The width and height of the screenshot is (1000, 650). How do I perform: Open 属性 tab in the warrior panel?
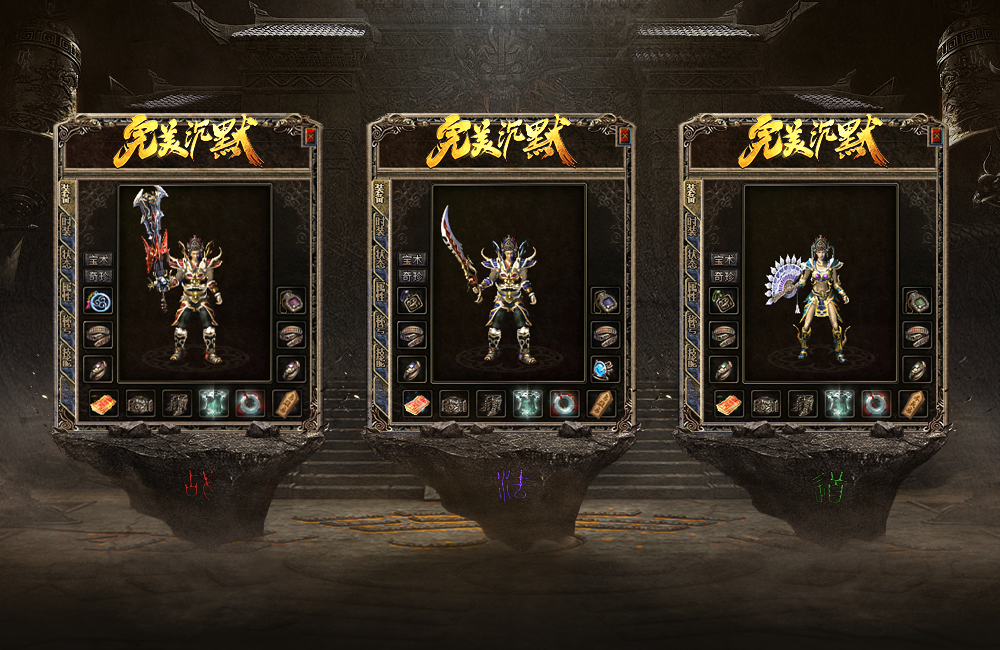(68, 291)
